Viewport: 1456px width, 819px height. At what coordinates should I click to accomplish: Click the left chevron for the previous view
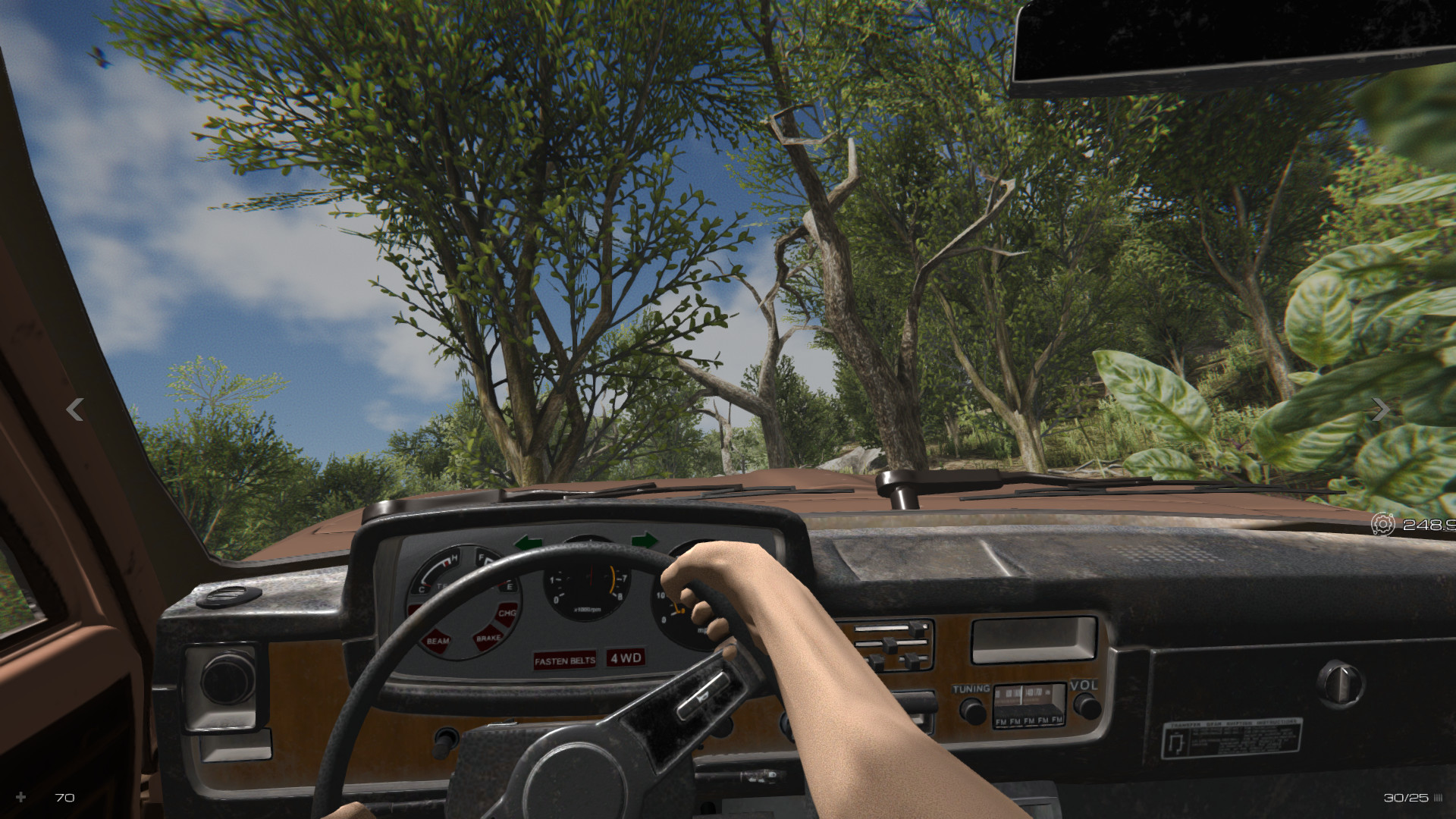(74, 410)
